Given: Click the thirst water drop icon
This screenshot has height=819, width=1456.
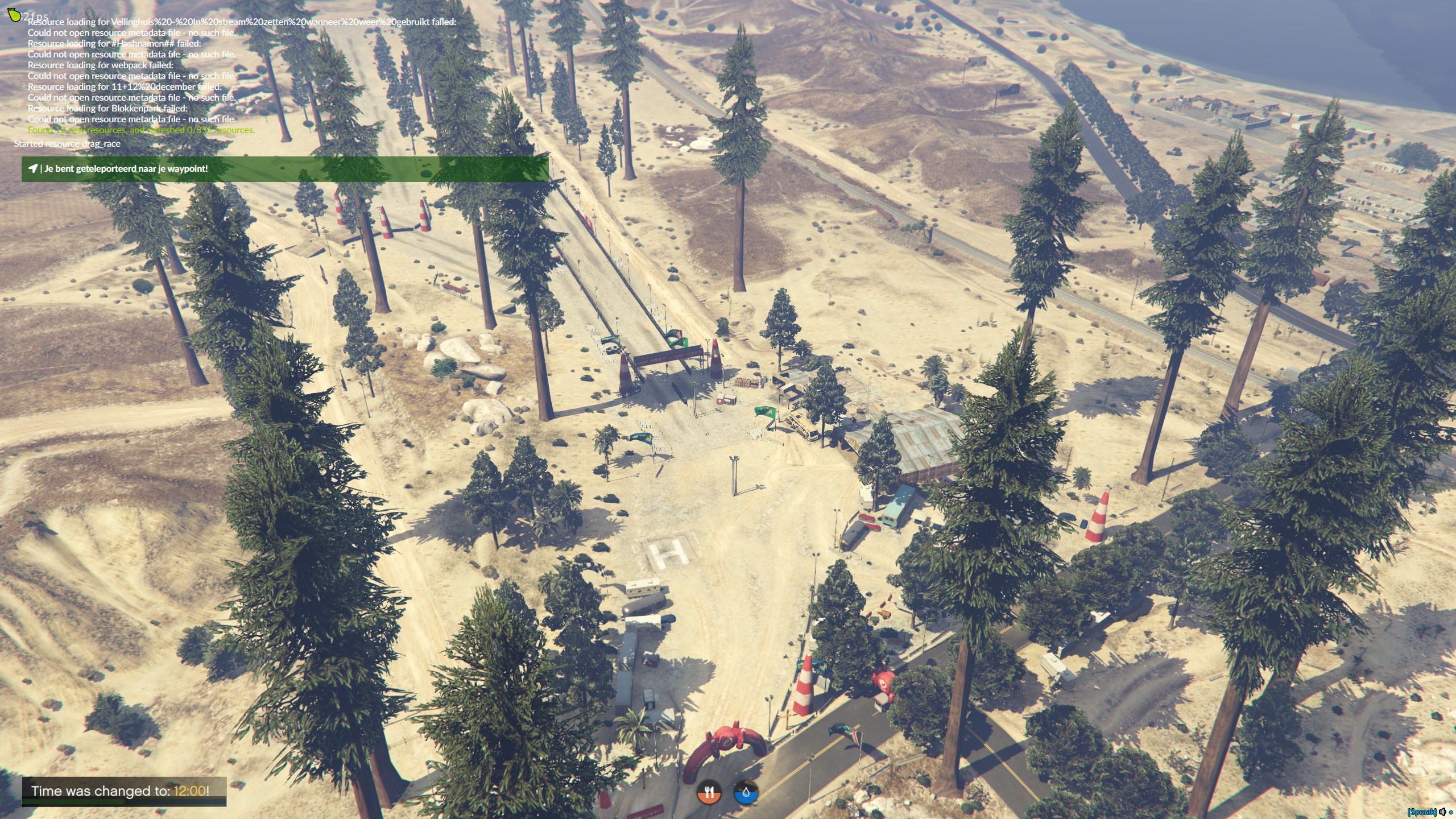Looking at the screenshot, I should pyautogui.click(x=746, y=793).
